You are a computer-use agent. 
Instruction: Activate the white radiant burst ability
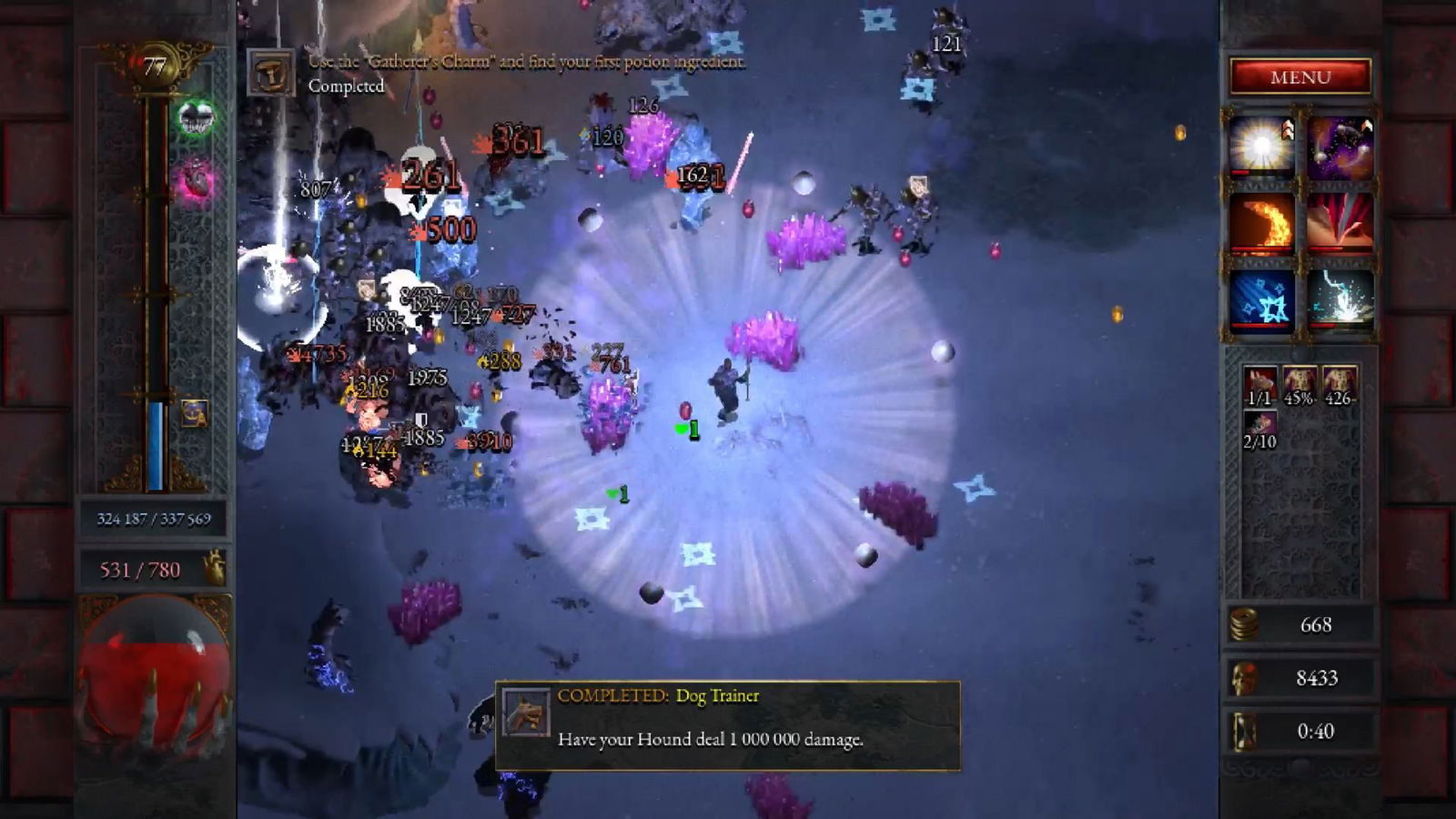pos(1261,146)
